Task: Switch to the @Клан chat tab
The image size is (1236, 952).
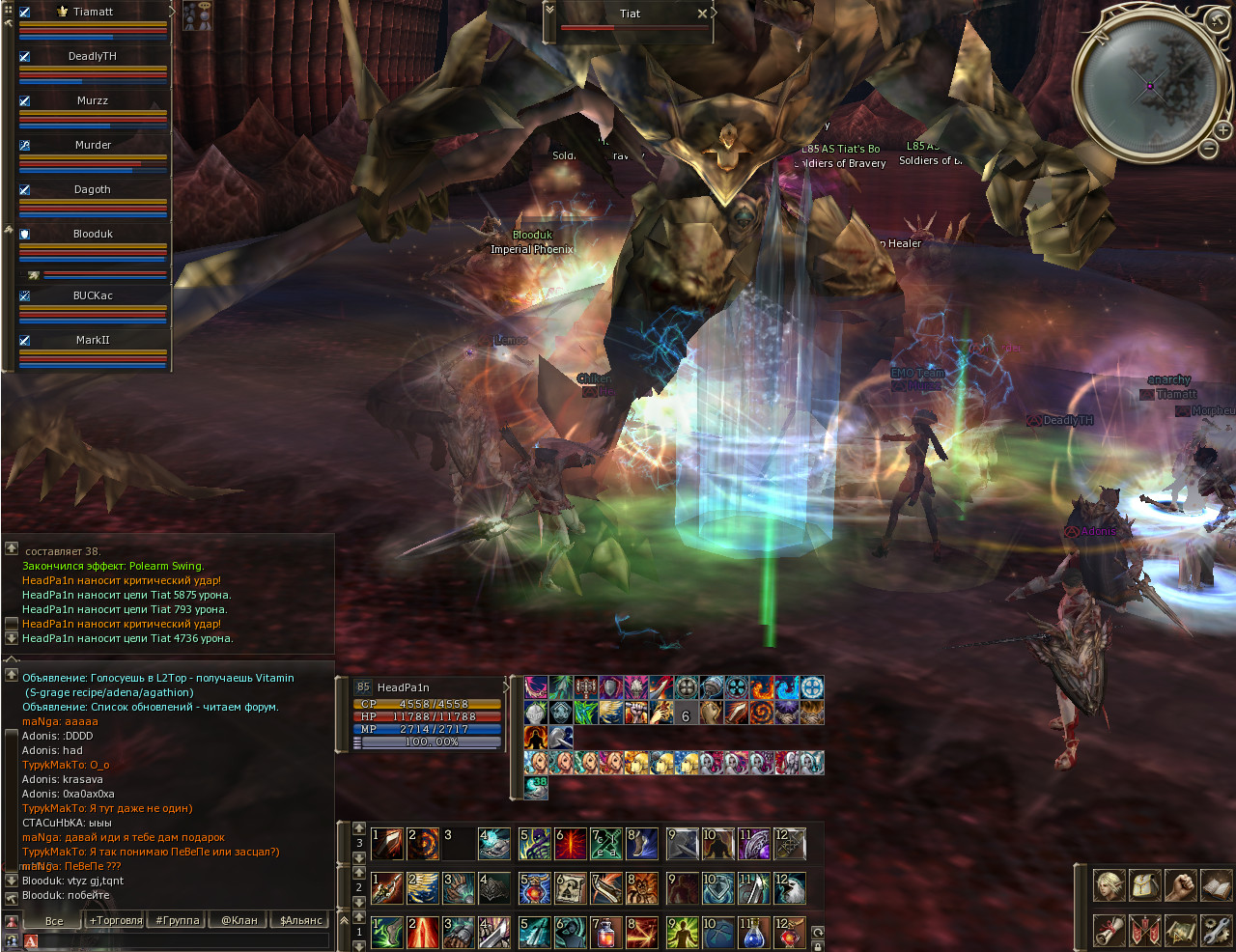Action: tap(239, 920)
